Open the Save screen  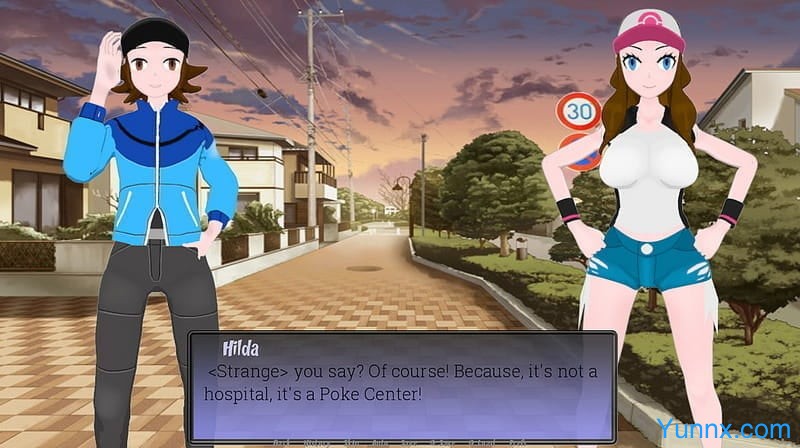(409, 443)
